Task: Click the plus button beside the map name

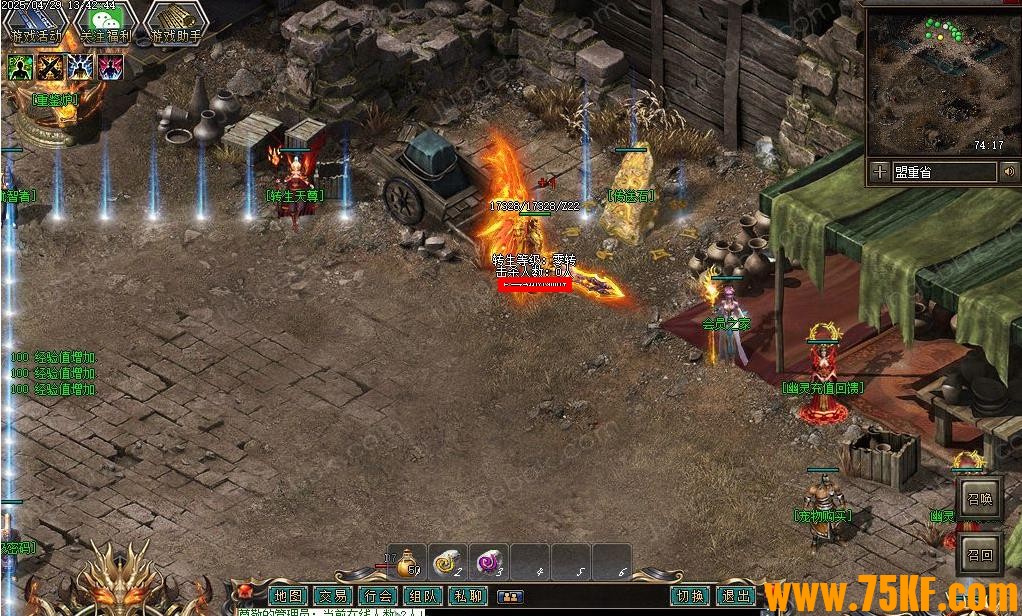Action: pos(879,172)
